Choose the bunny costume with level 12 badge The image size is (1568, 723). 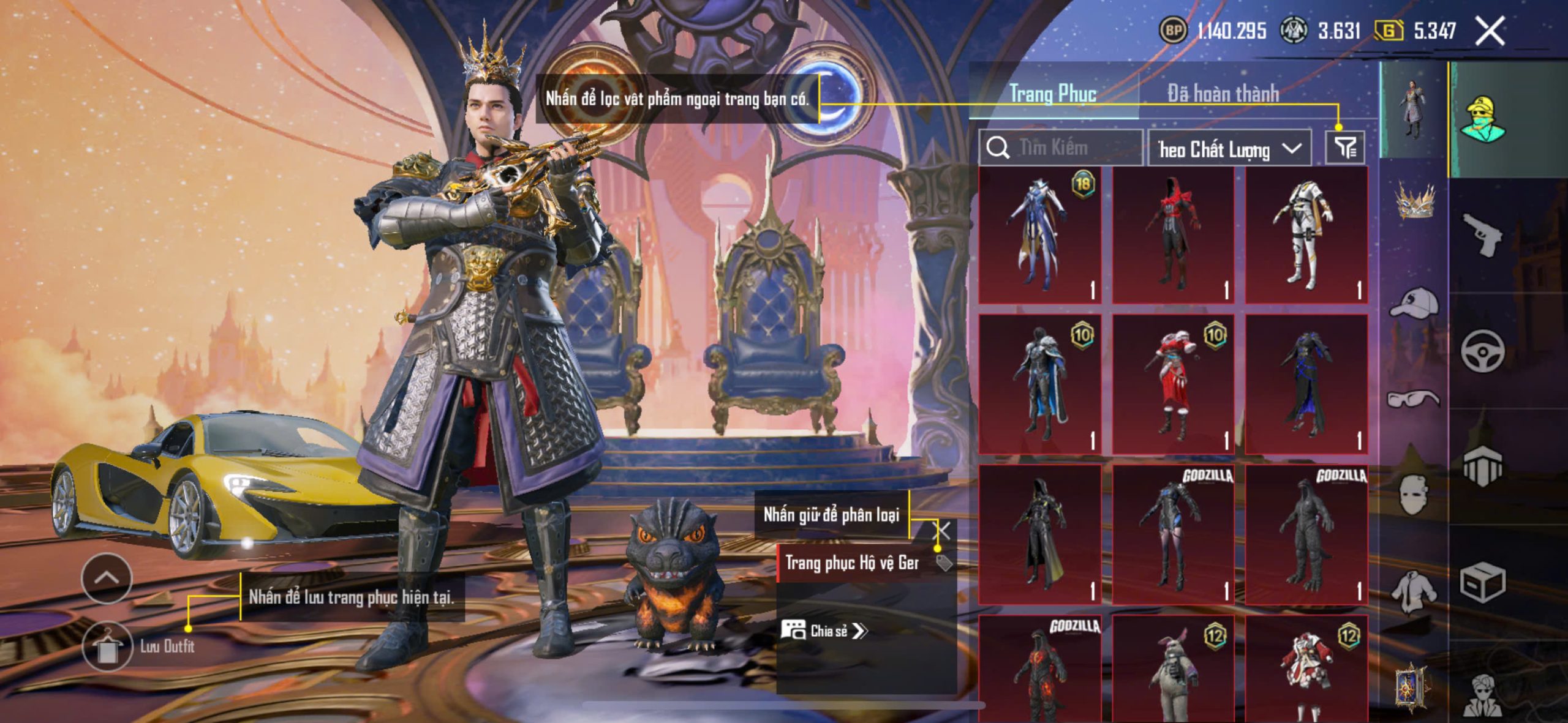pos(1173,670)
